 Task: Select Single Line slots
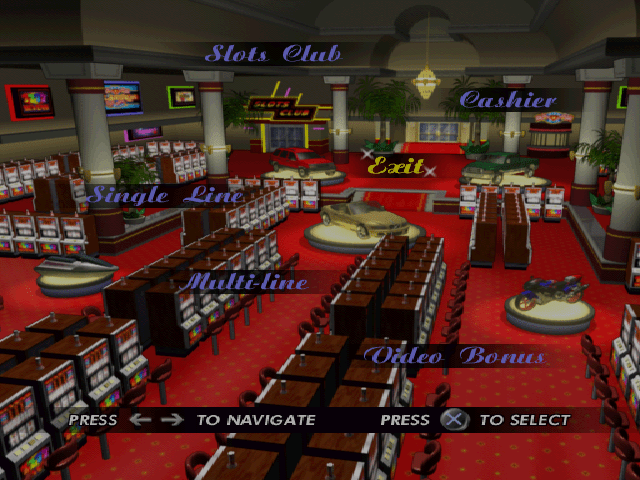(x=164, y=195)
